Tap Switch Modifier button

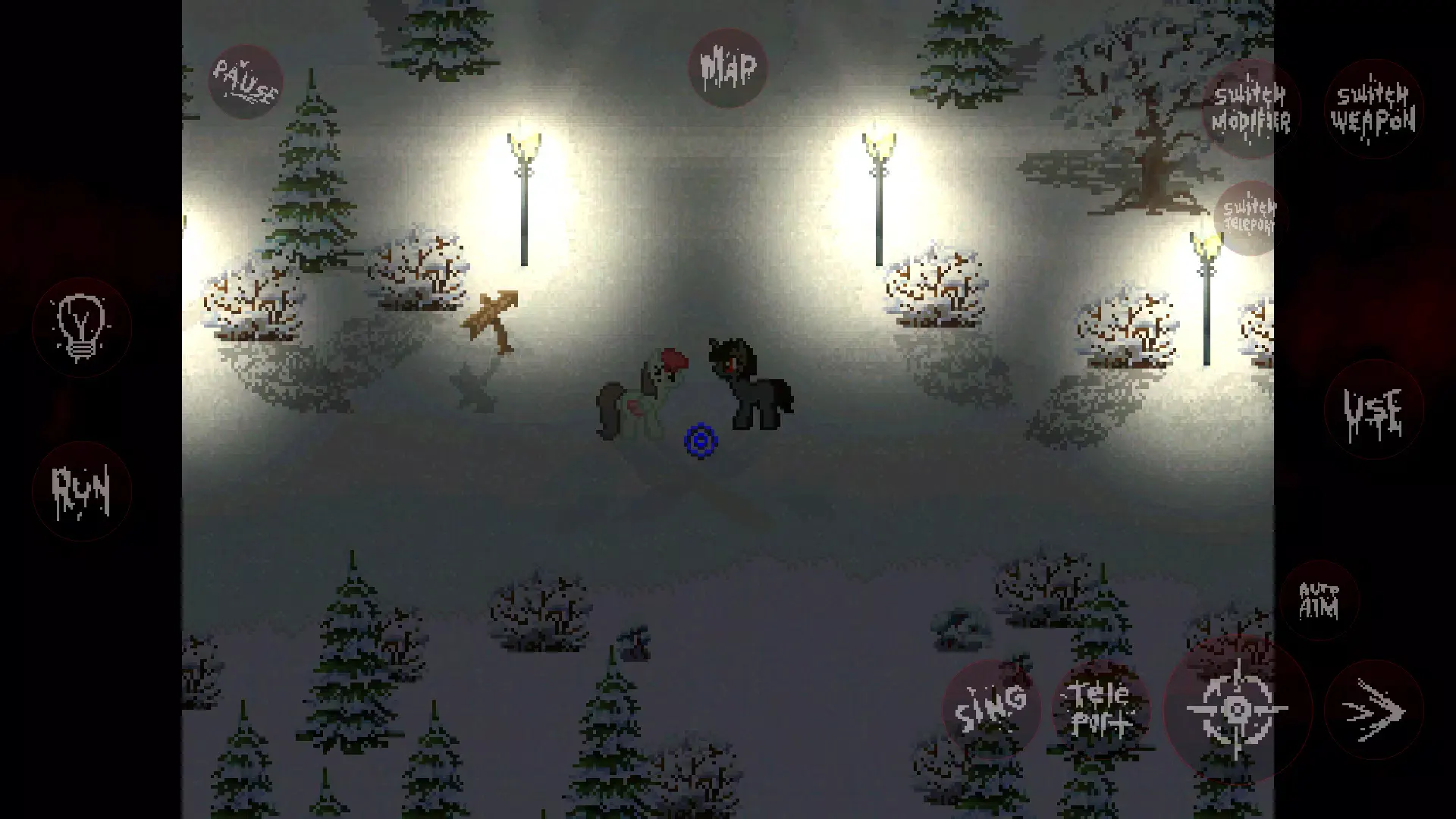point(1250,109)
